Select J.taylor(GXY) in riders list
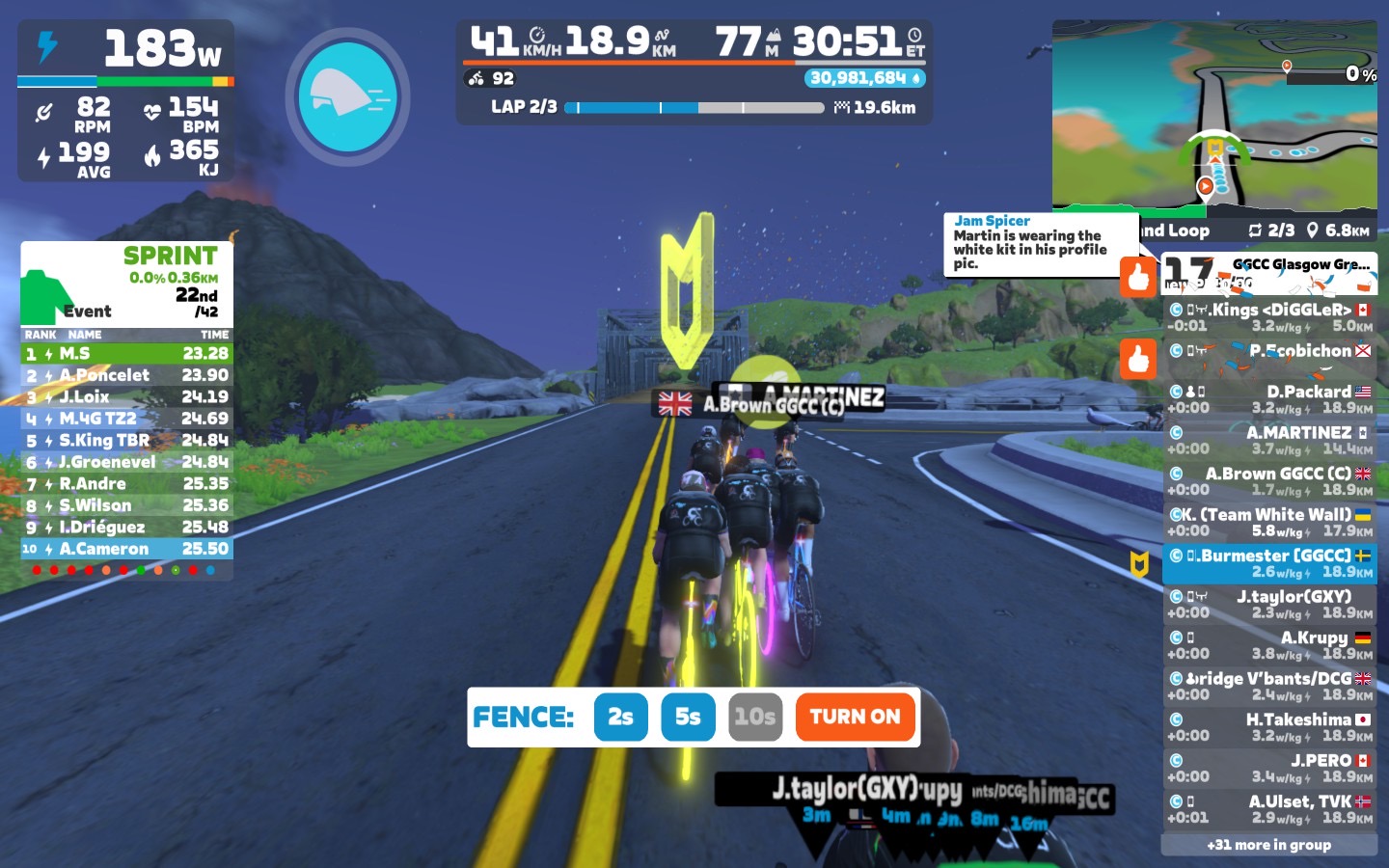 pos(1269,604)
